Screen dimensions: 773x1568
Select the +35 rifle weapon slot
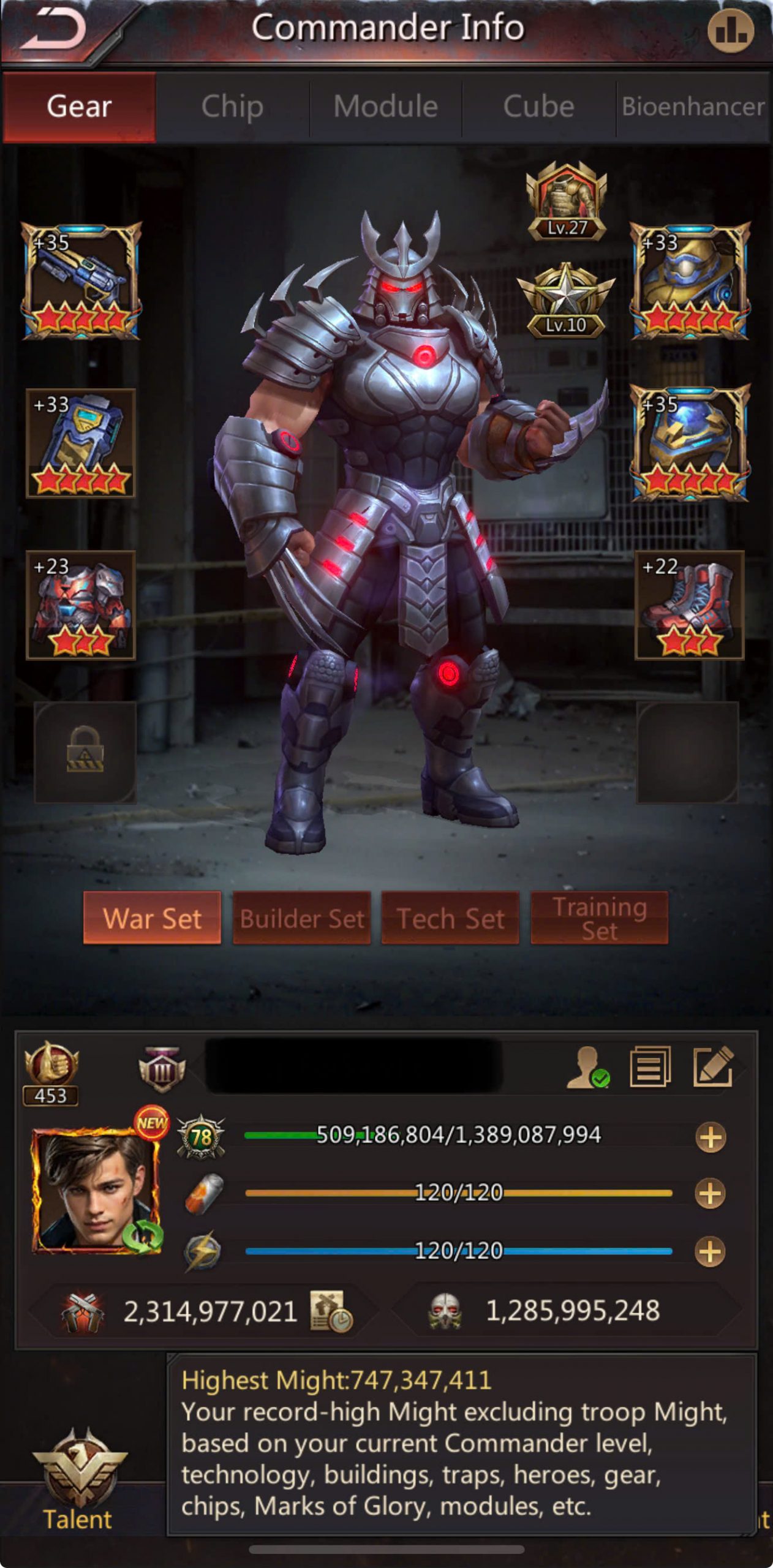tap(81, 281)
